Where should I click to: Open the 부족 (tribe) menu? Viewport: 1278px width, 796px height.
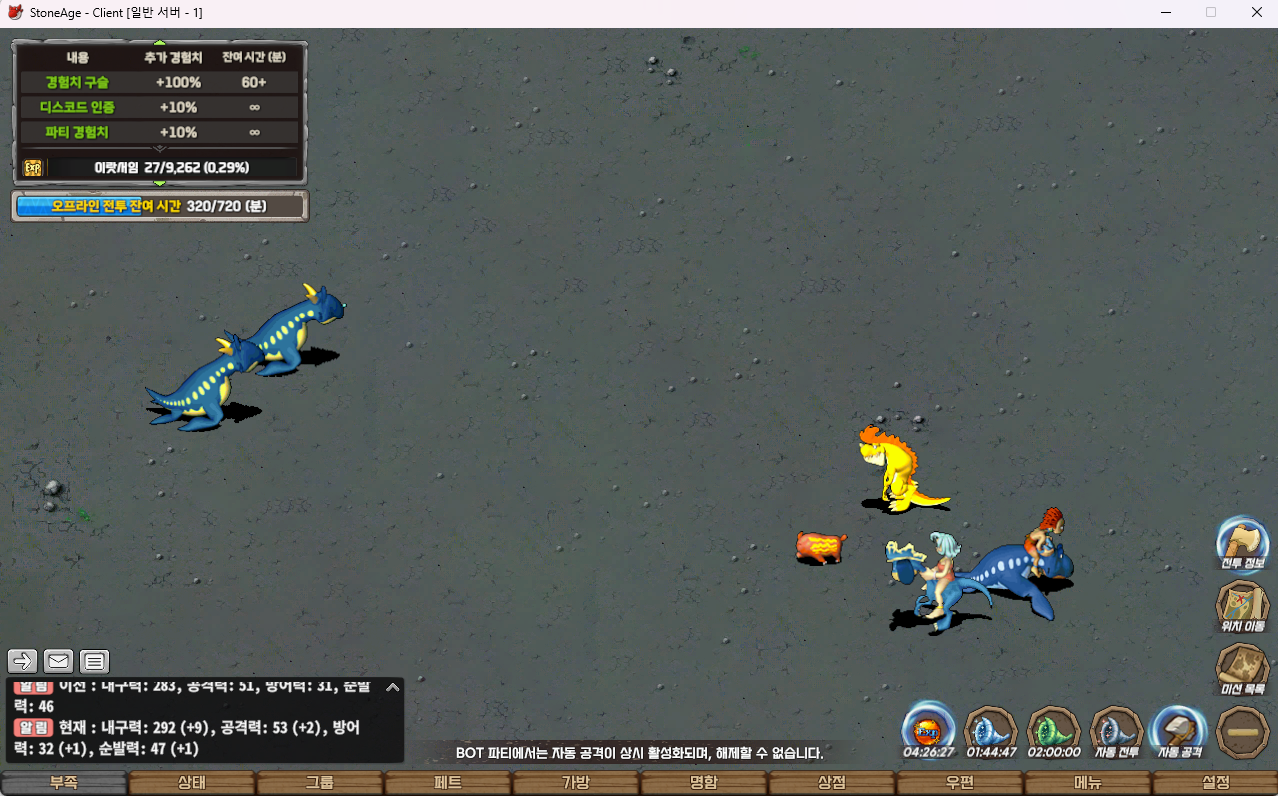click(x=65, y=783)
